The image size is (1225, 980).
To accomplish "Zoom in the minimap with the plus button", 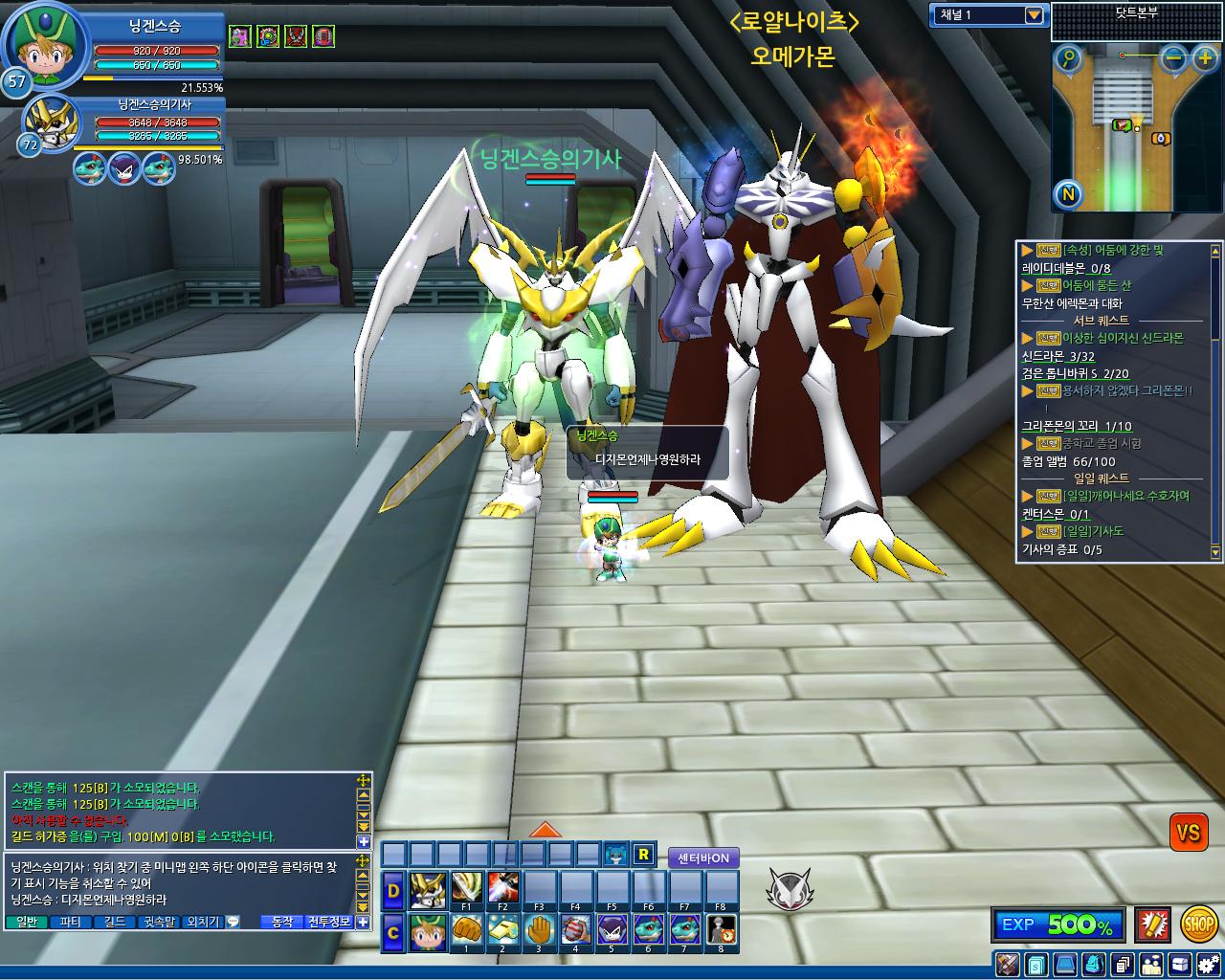I will point(1205,58).
